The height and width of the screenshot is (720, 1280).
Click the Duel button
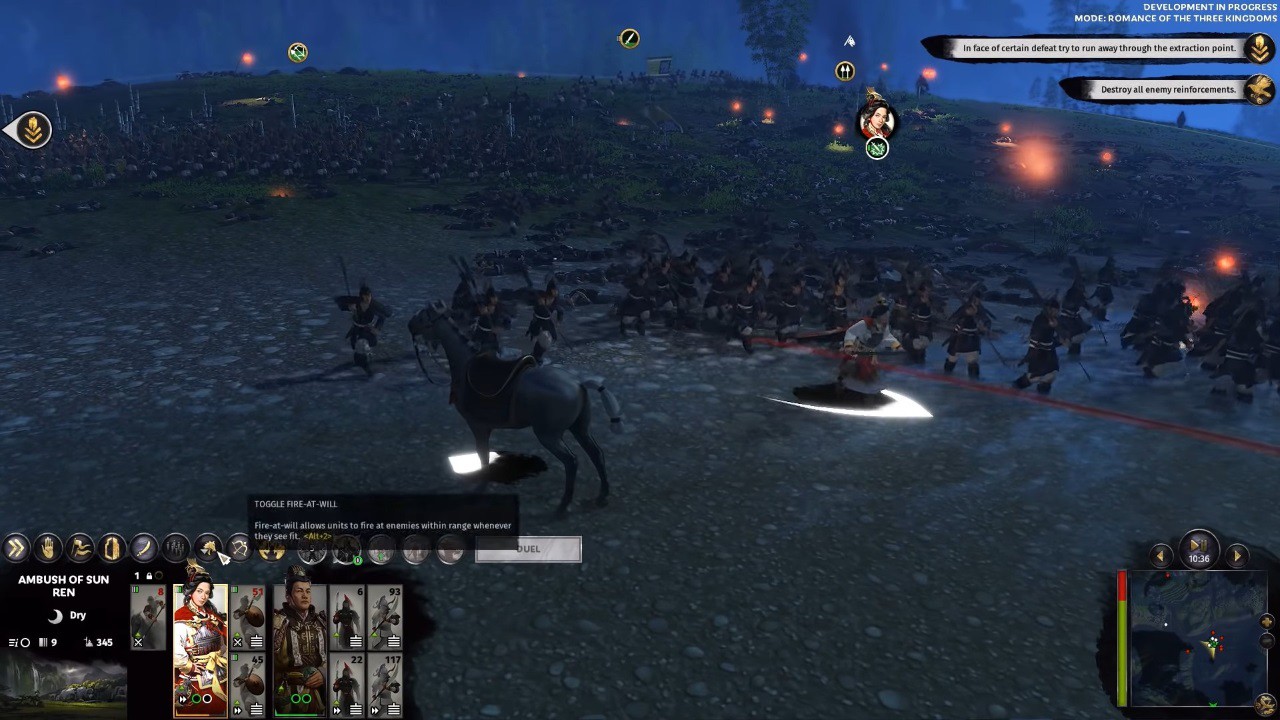coord(528,549)
